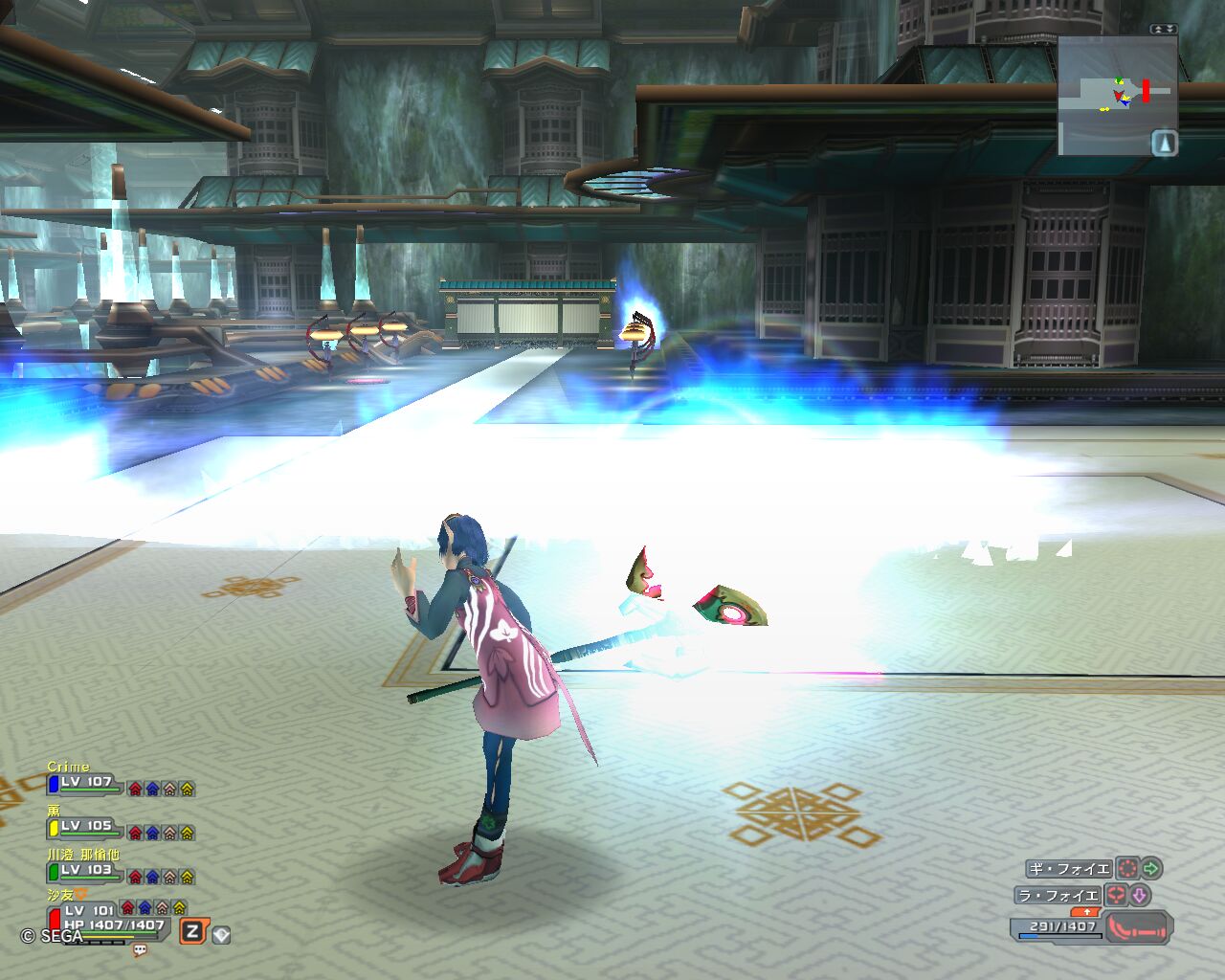Select the equipped red rod weapon icon
Screen dimensions: 1225x980
pos(1137,927)
